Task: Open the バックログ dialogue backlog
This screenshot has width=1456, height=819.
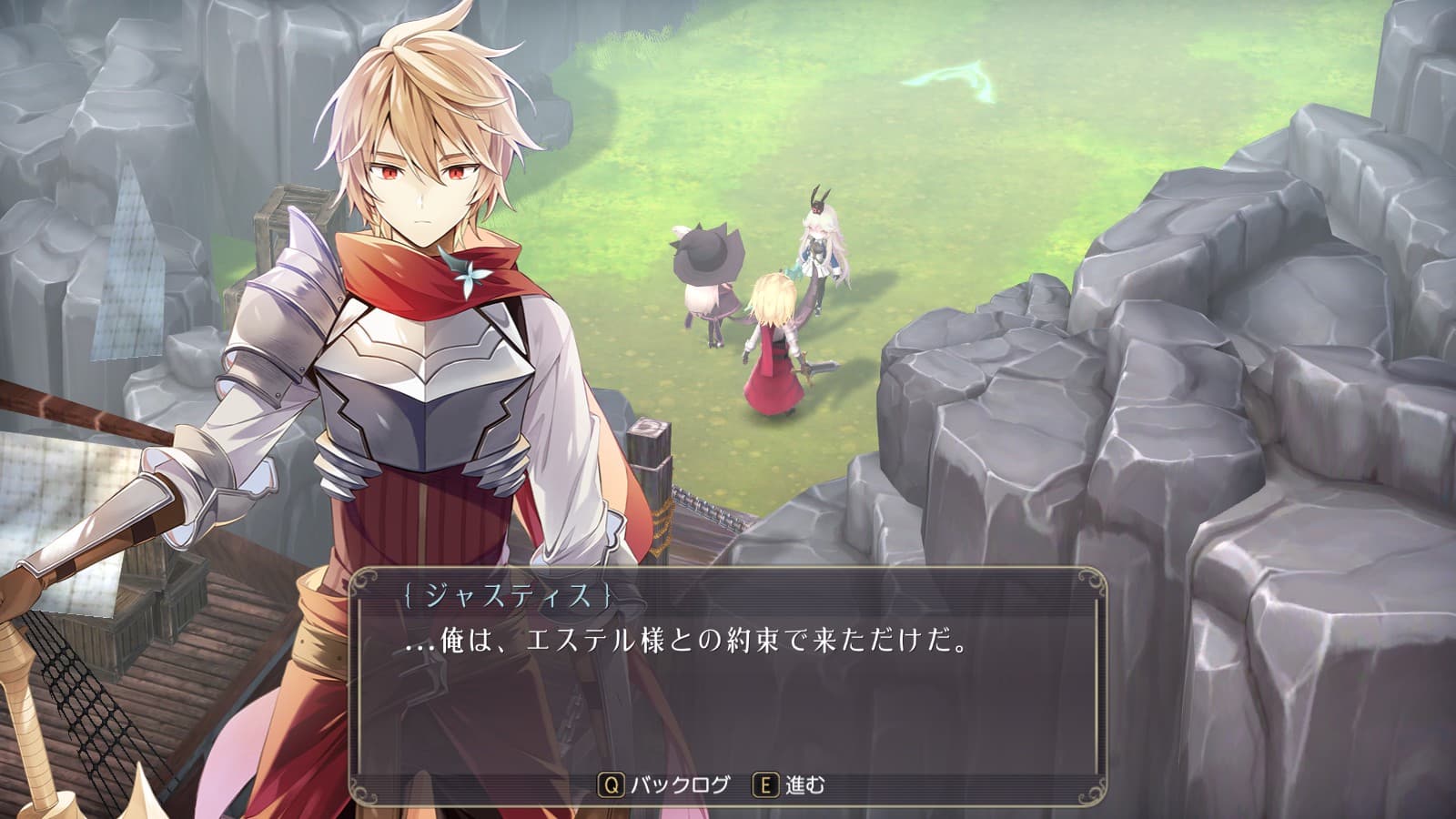Action: tap(666, 784)
